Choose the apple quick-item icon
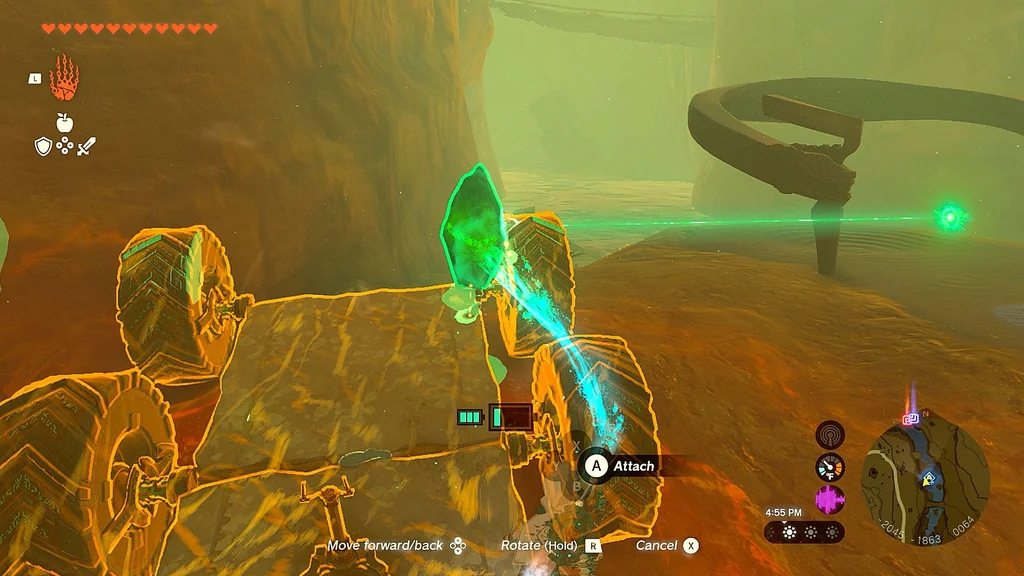This screenshot has height=576, width=1024. point(65,123)
